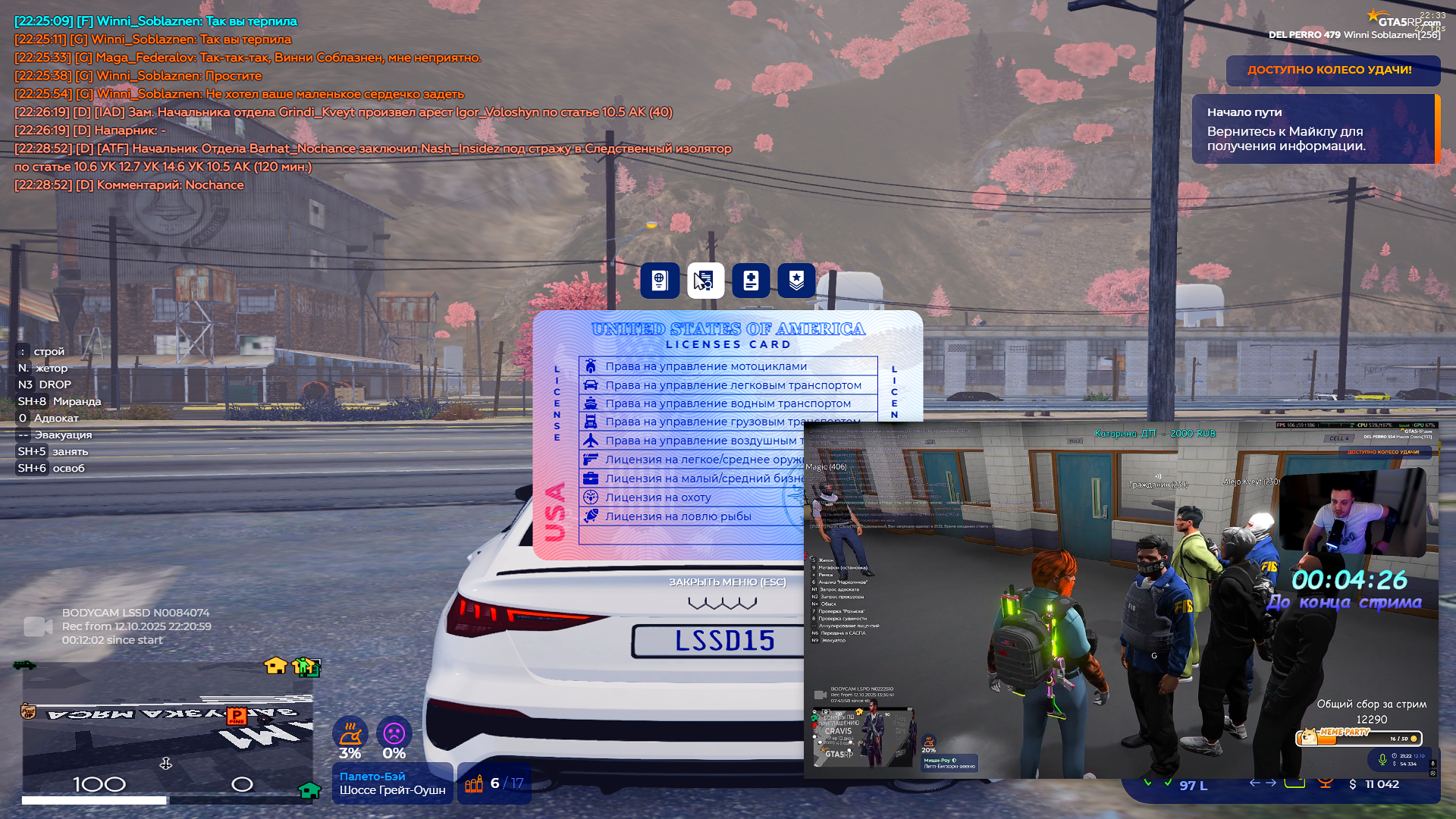Click the green microphone icon in the HUD
This screenshot has height=819, width=1456.
1382,761
